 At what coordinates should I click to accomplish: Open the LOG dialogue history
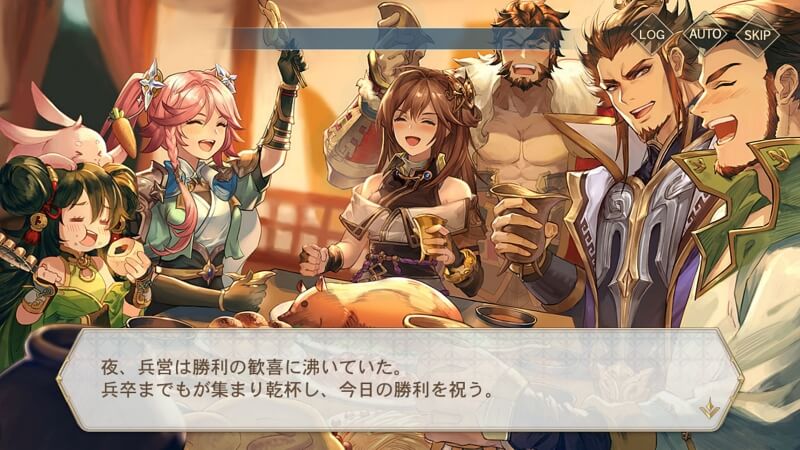(x=652, y=33)
